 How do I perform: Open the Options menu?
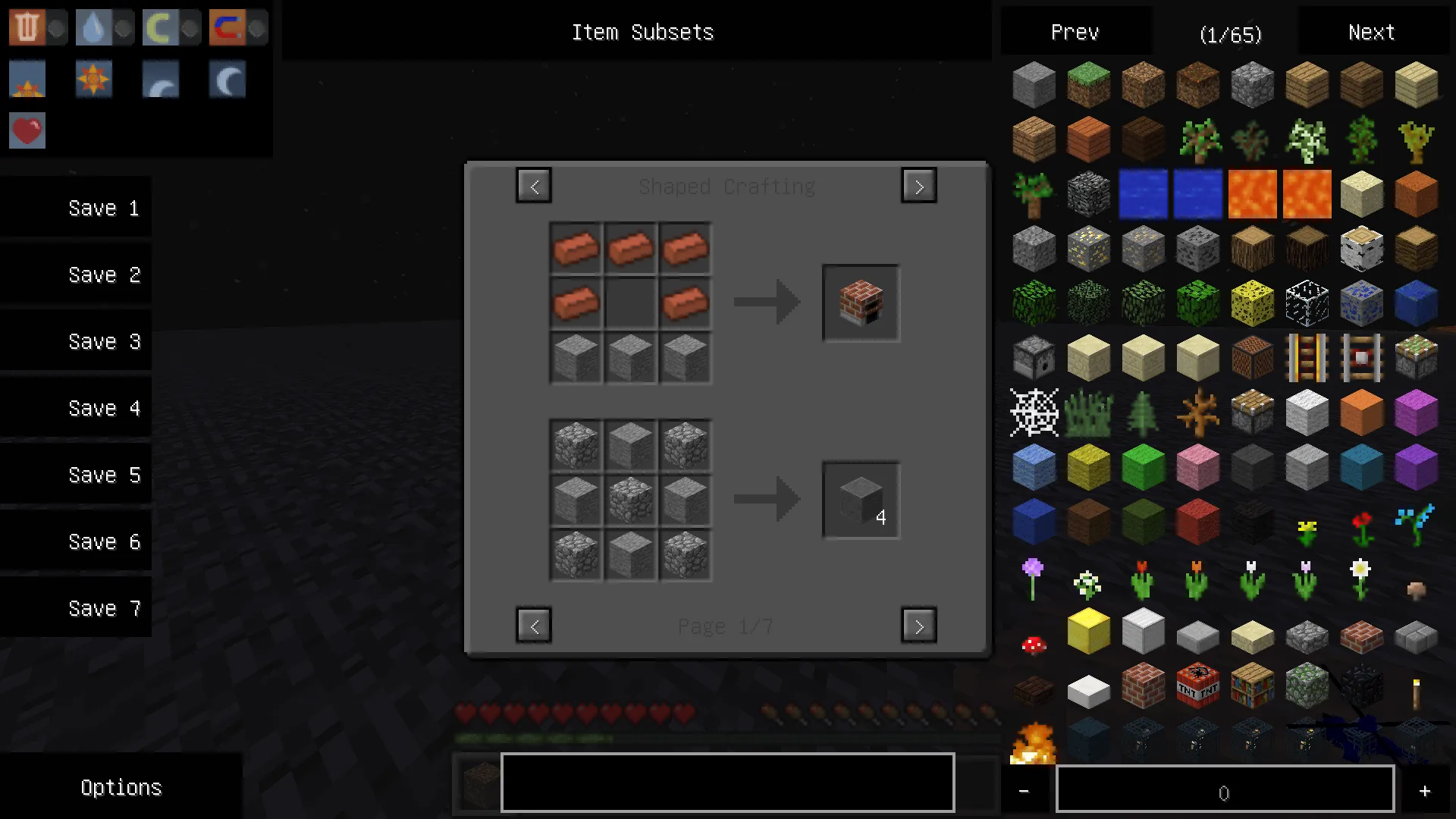pyautogui.click(x=121, y=787)
